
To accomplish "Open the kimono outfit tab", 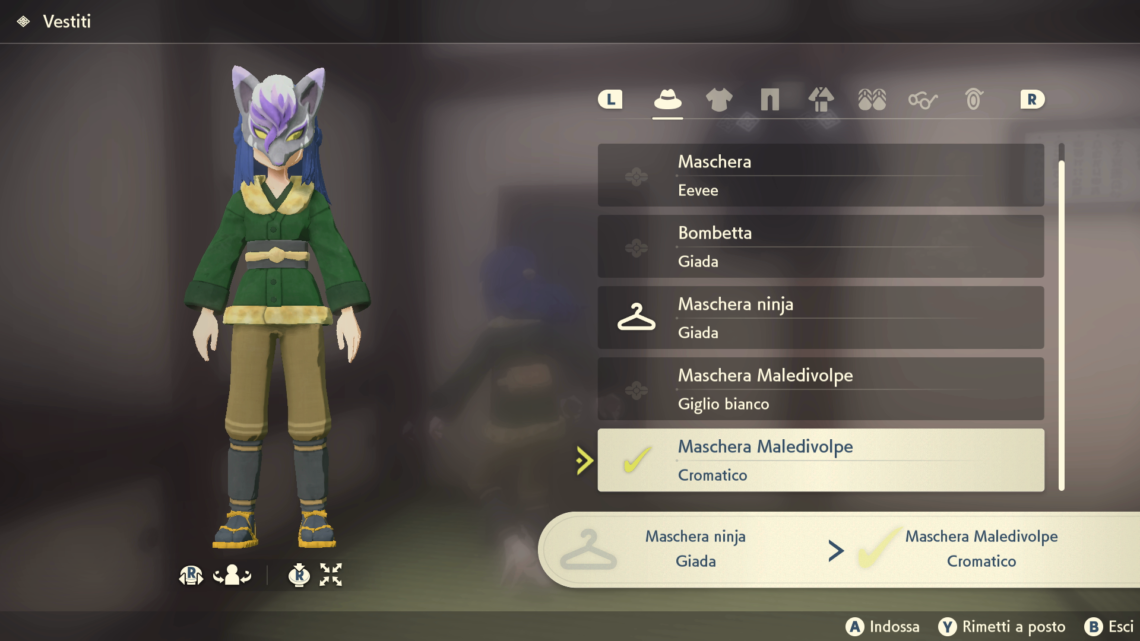I will (821, 99).
